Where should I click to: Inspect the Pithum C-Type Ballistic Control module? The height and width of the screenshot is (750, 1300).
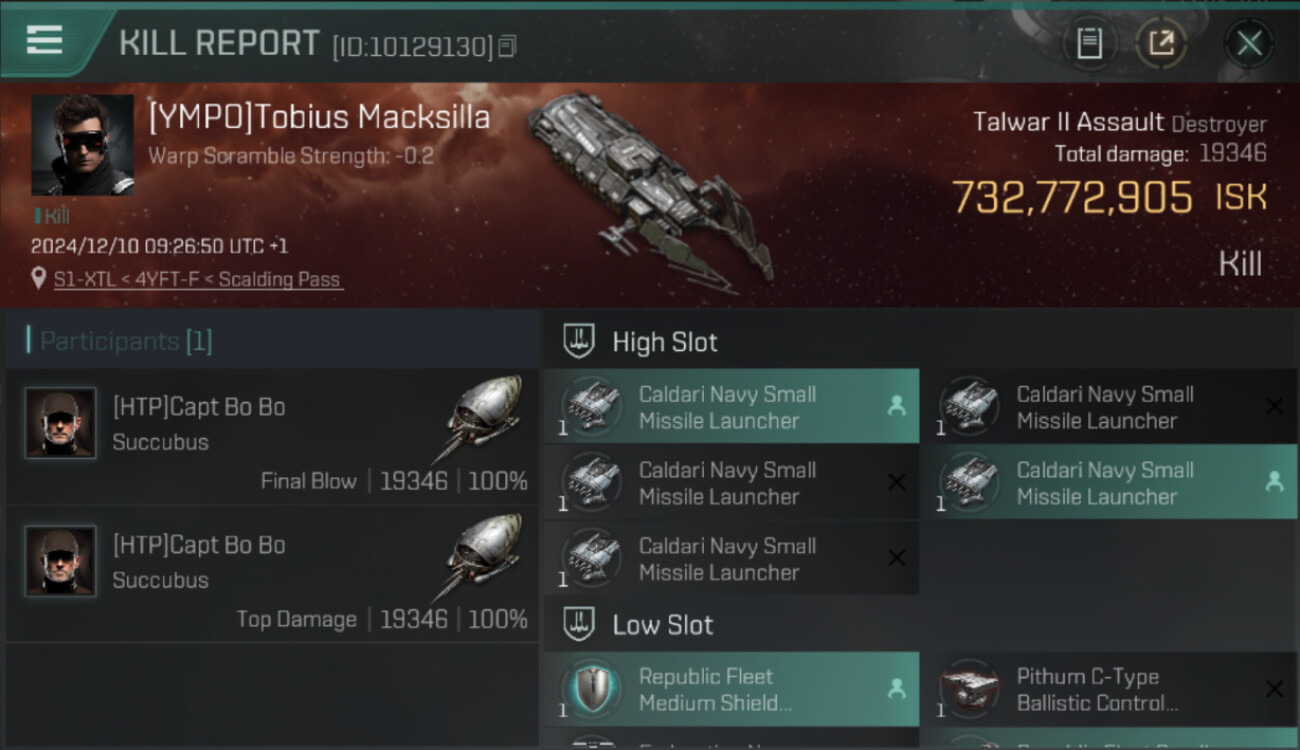coord(1108,689)
